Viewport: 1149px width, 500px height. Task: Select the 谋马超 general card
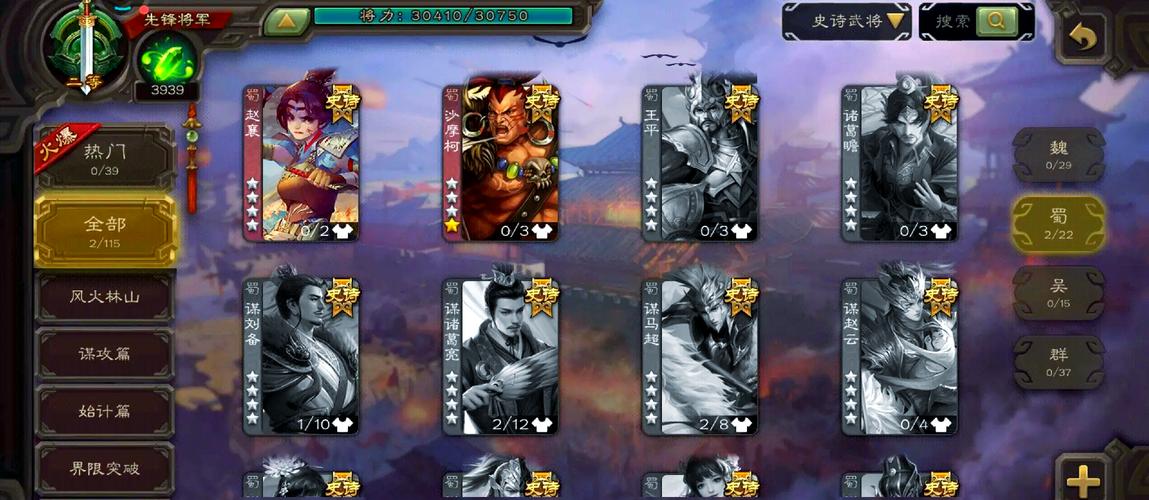tap(700, 356)
